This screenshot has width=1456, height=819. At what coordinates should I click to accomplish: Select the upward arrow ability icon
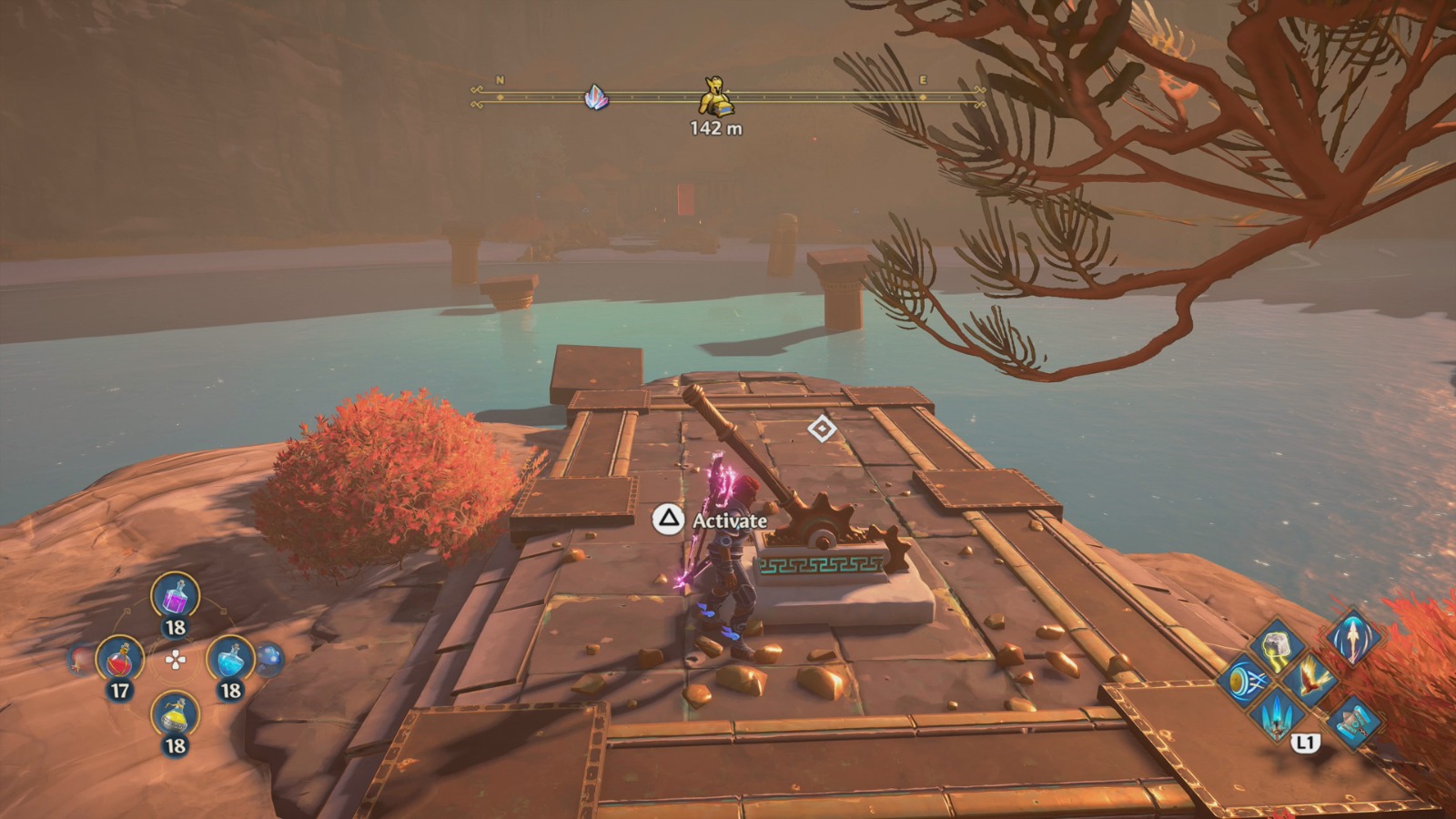point(1352,640)
